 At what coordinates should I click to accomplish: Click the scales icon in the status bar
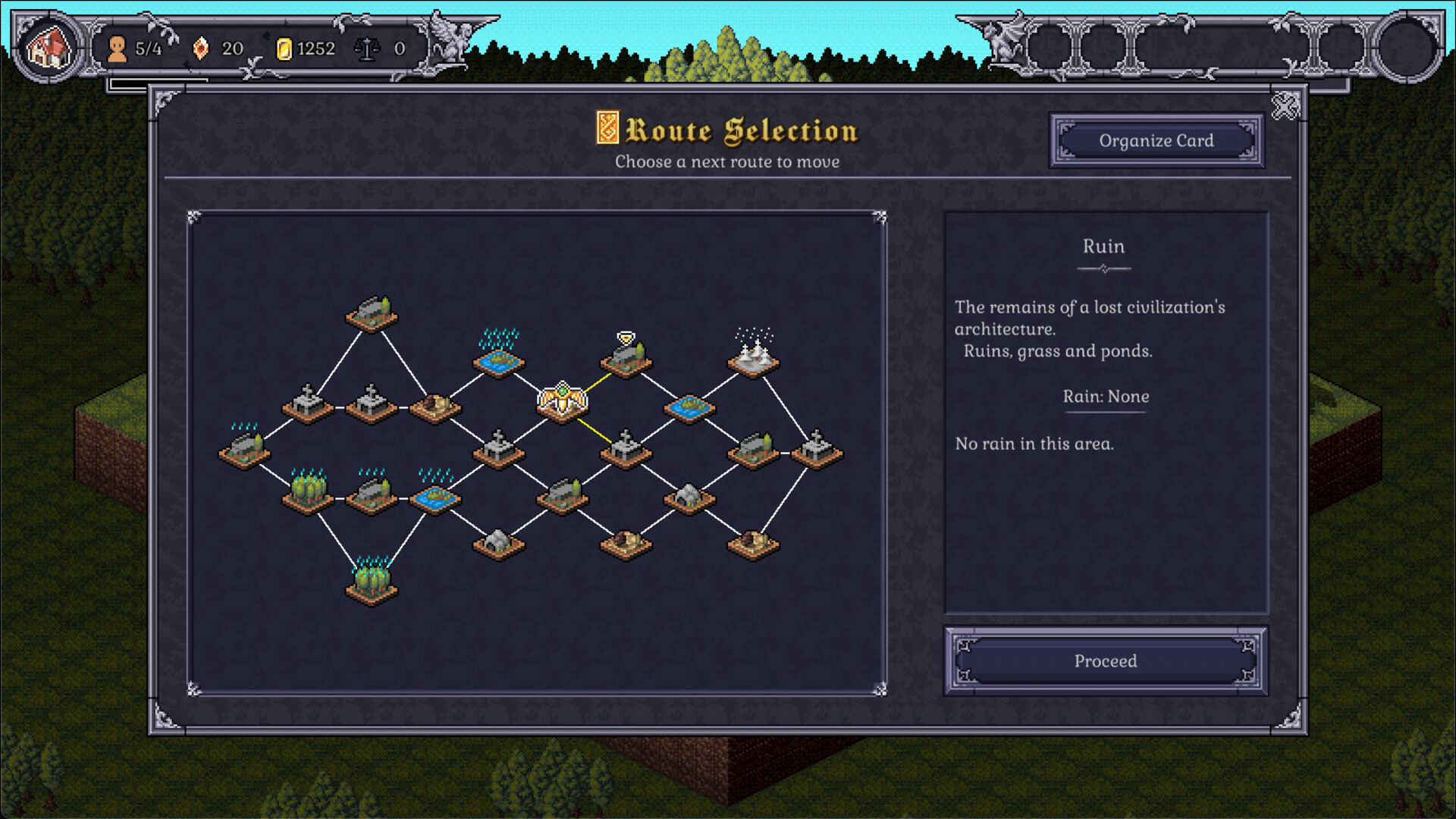point(367,49)
